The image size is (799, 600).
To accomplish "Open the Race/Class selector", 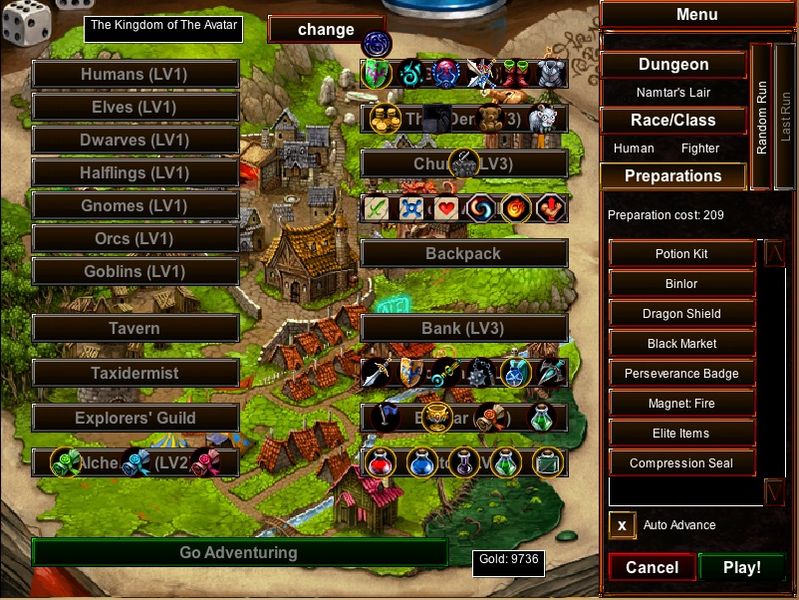I will 673,120.
